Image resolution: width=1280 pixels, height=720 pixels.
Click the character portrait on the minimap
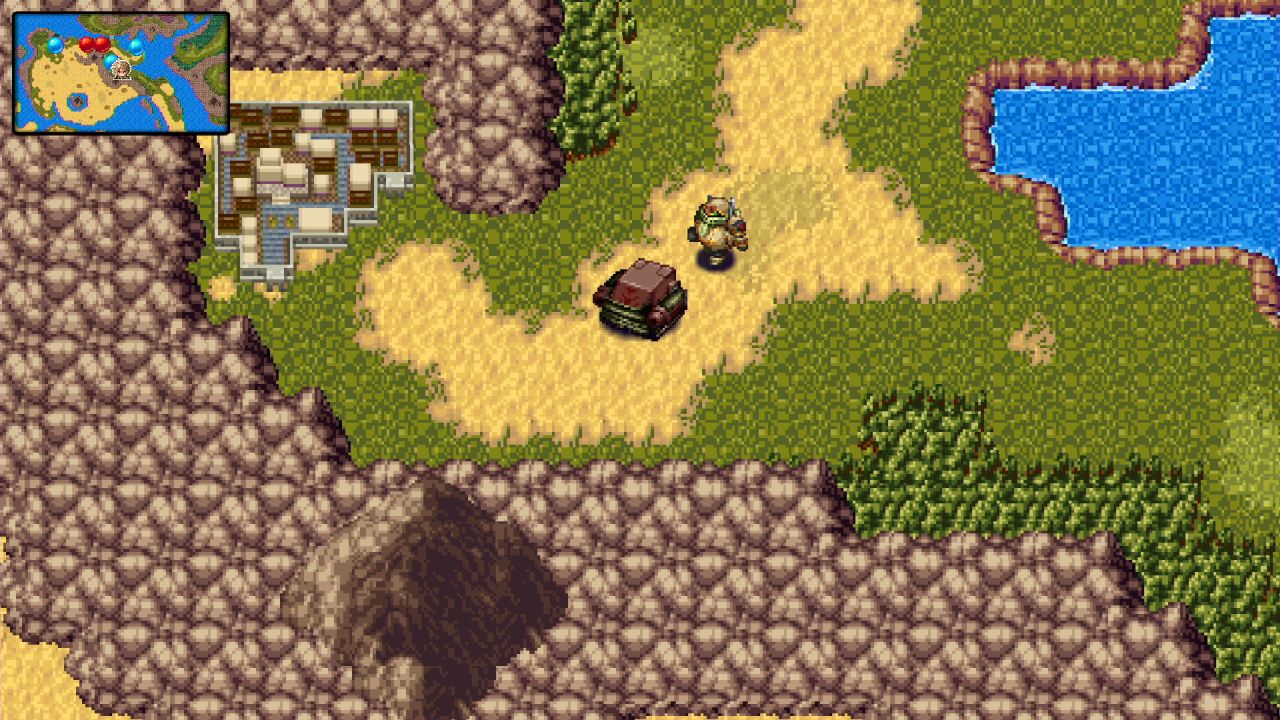(121, 70)
